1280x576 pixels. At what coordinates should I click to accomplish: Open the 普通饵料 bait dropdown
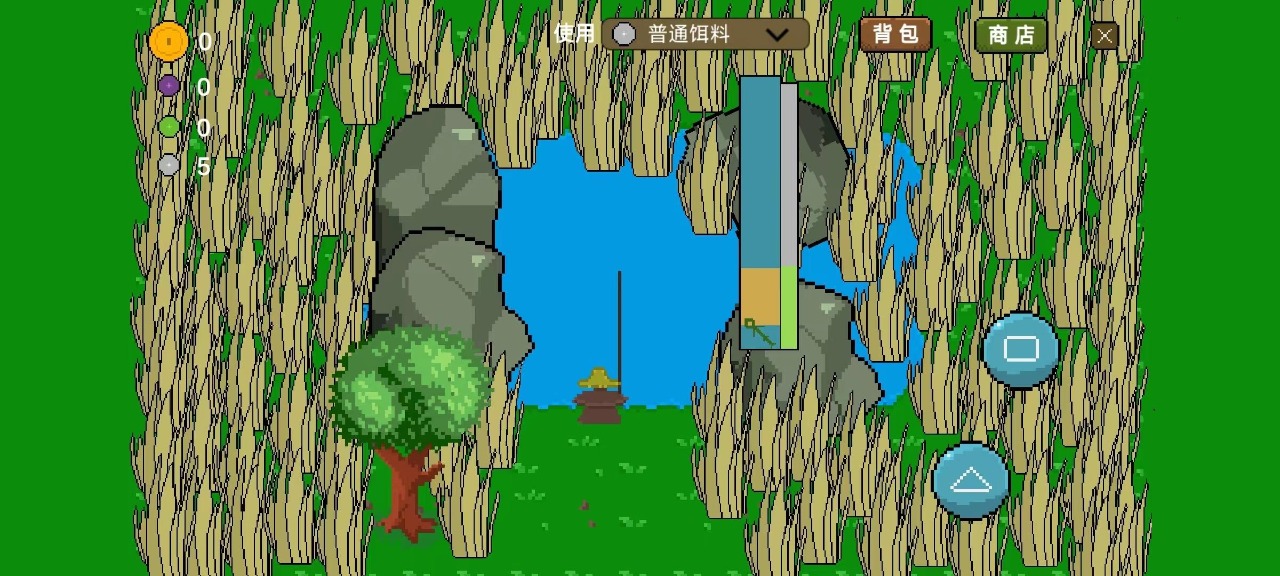pos(705,34)
